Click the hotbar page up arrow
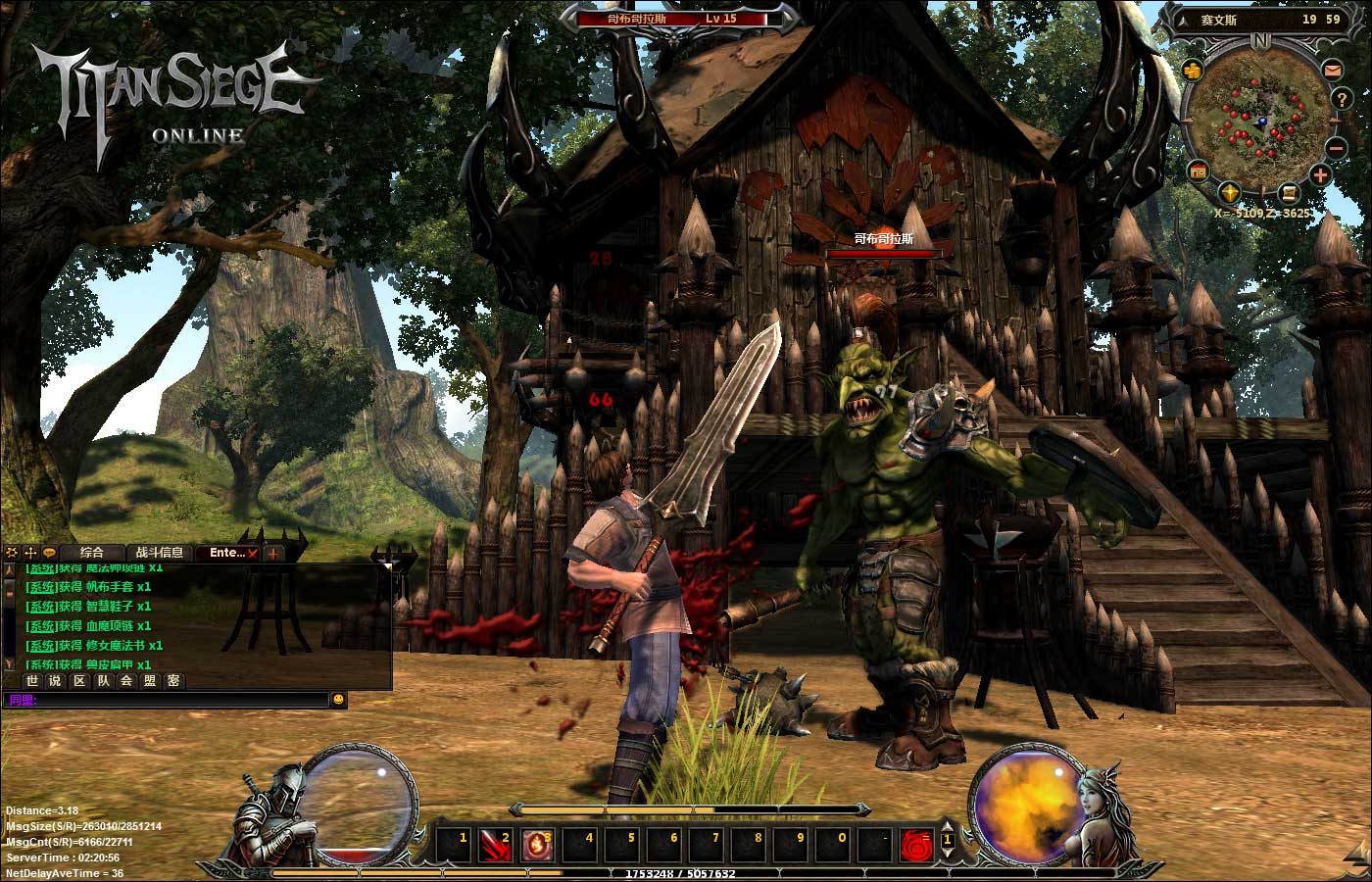Screen dimensions: 1372x882 948,828
